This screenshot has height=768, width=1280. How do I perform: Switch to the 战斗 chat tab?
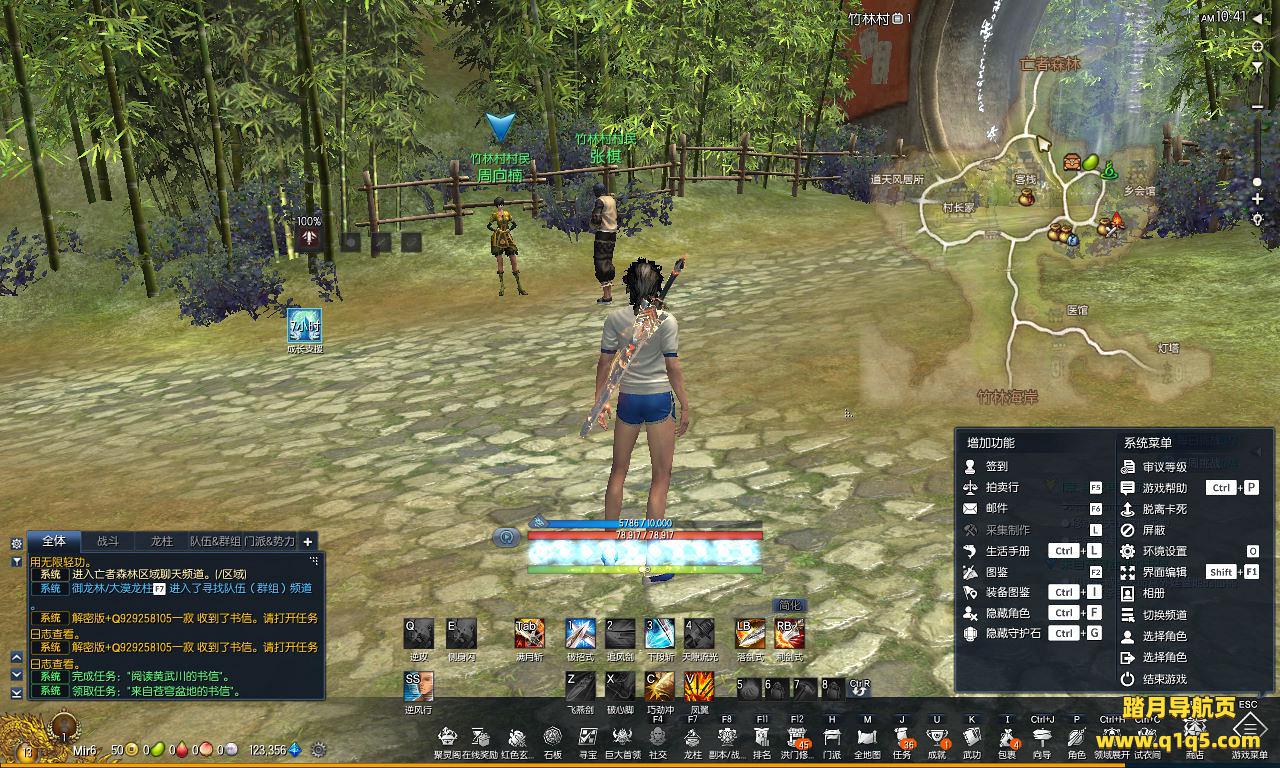coord(108,541)
